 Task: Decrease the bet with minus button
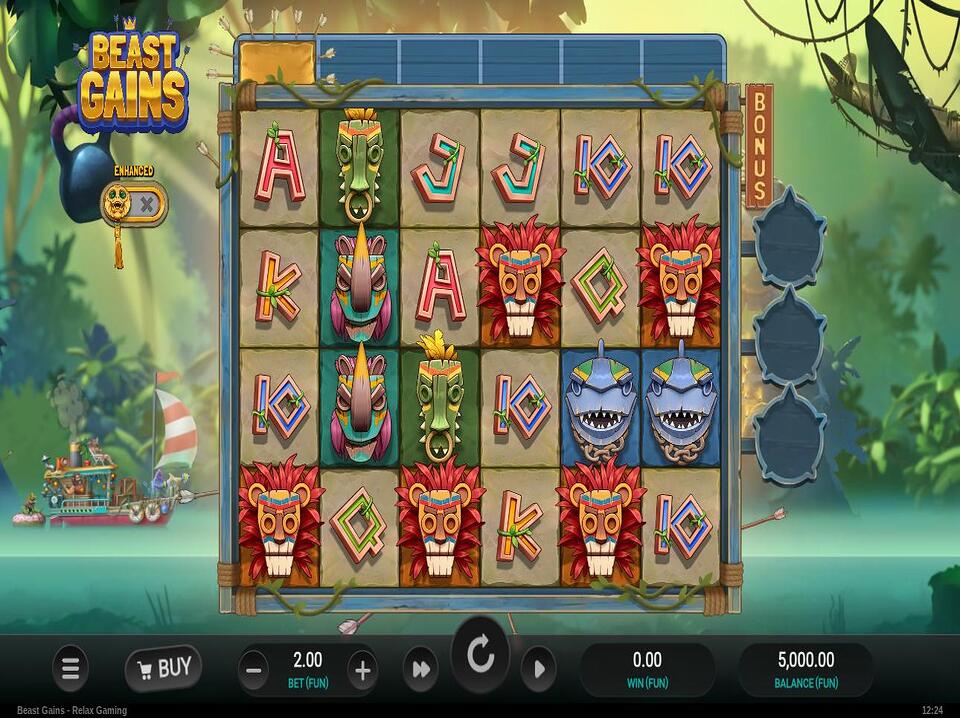coord(254,670)
